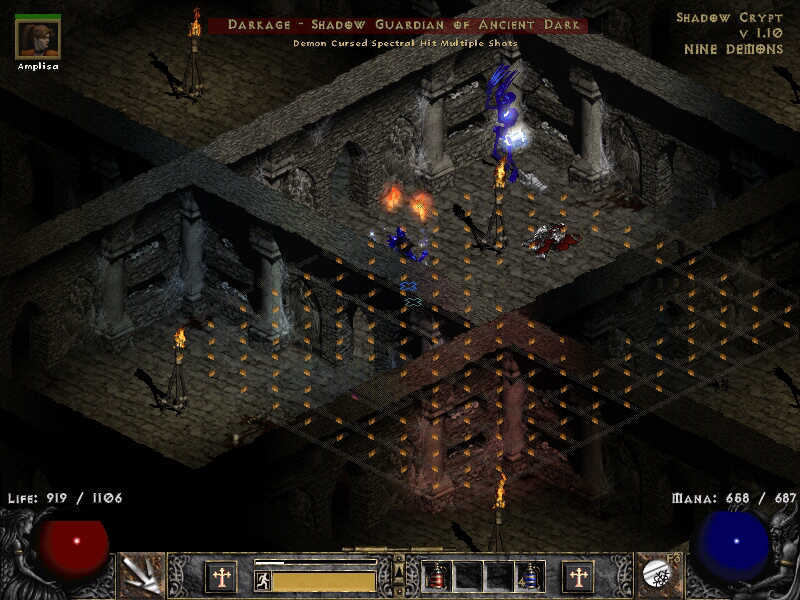
Task: Use the red potion in the belt
Action: click(436, 576)
